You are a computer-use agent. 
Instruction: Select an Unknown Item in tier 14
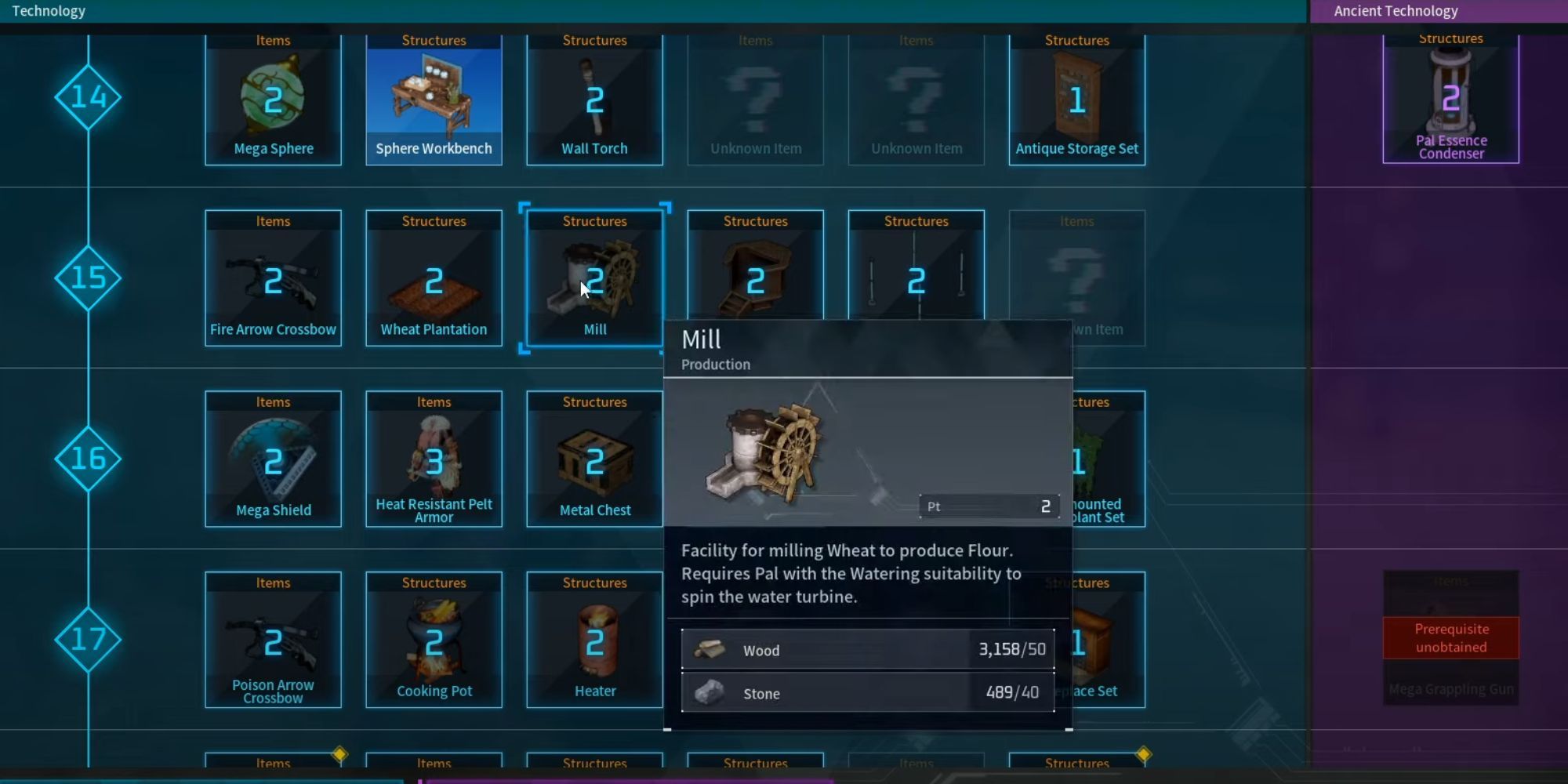(755, 94)
